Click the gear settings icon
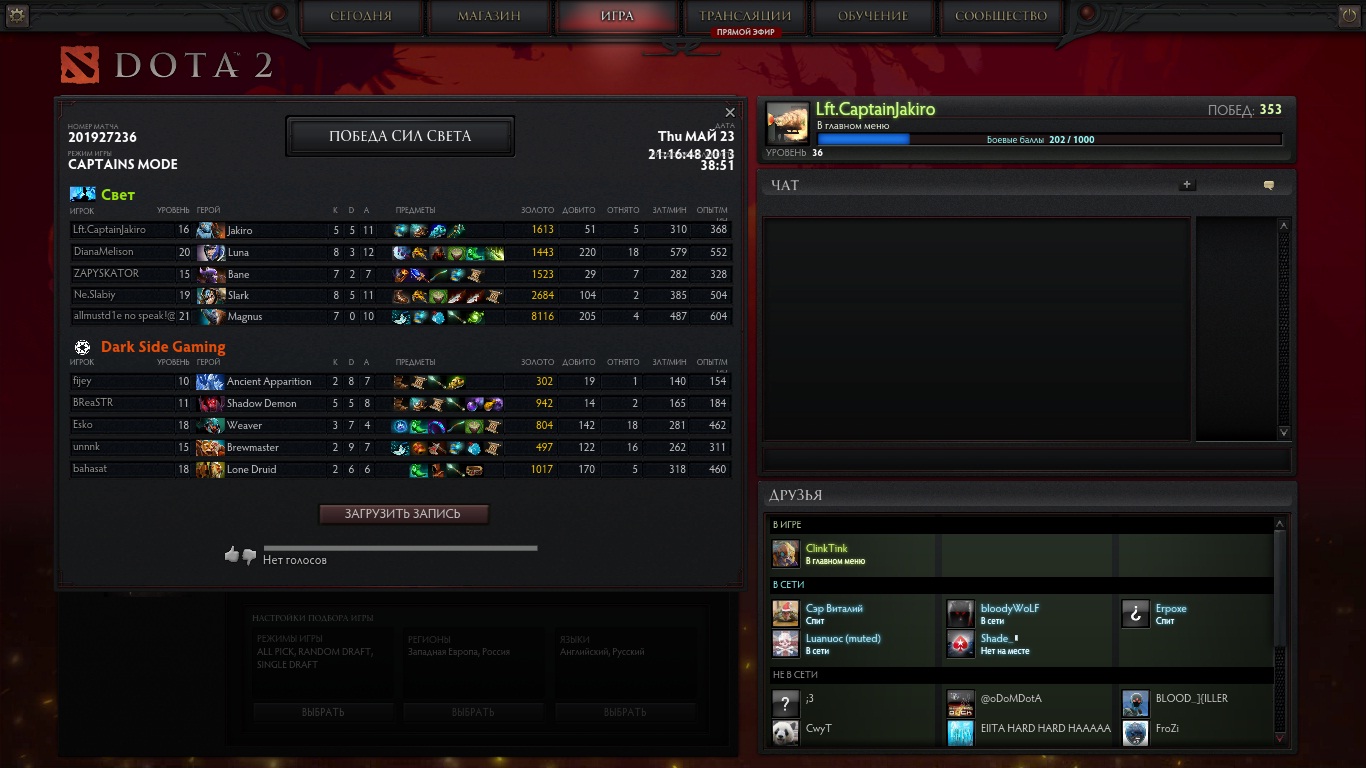The height and width of the screenshot is (768, 1366). [16, 15]
